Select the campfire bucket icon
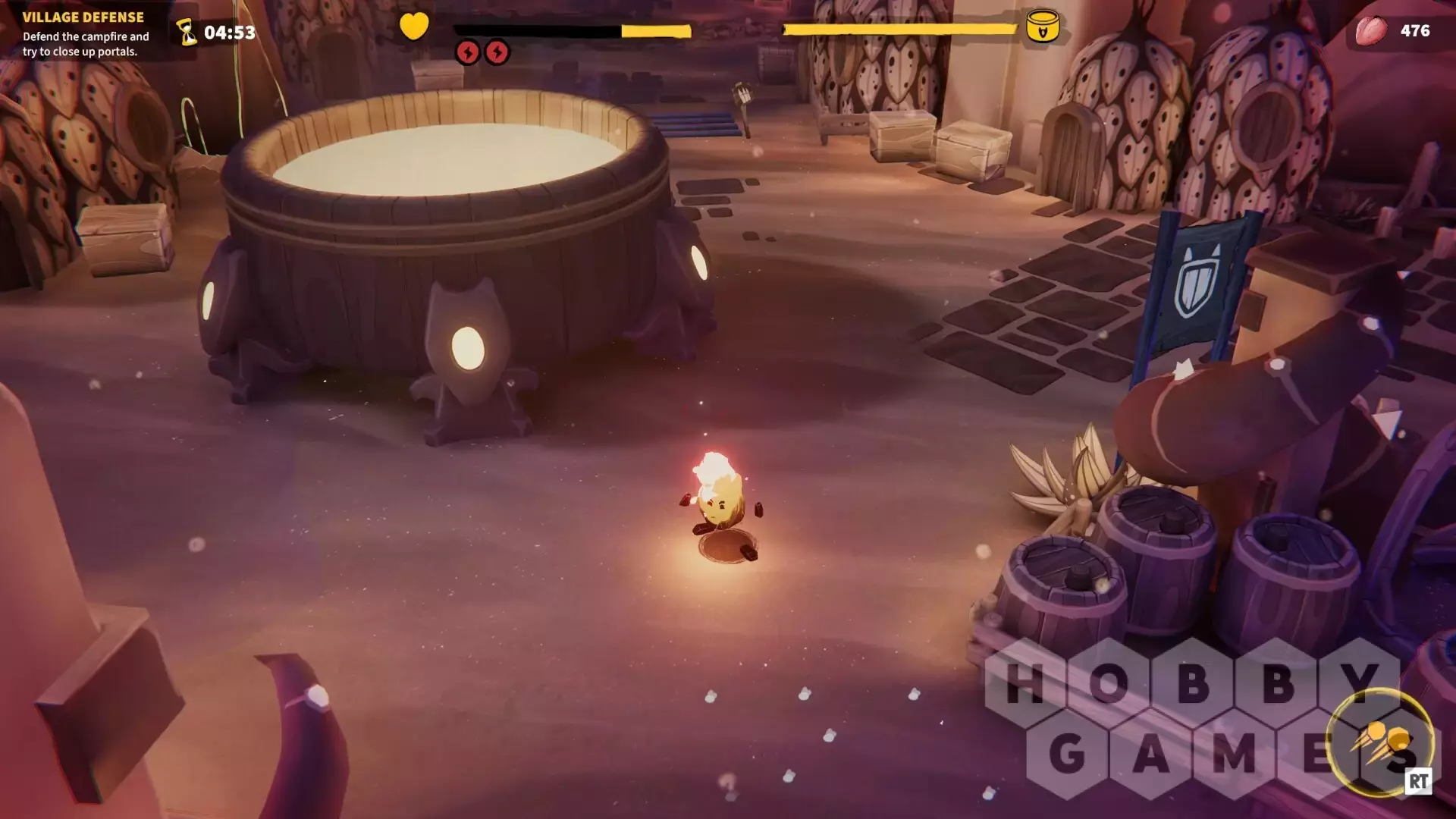The image size is (1456, 819). coord(1042,27)
